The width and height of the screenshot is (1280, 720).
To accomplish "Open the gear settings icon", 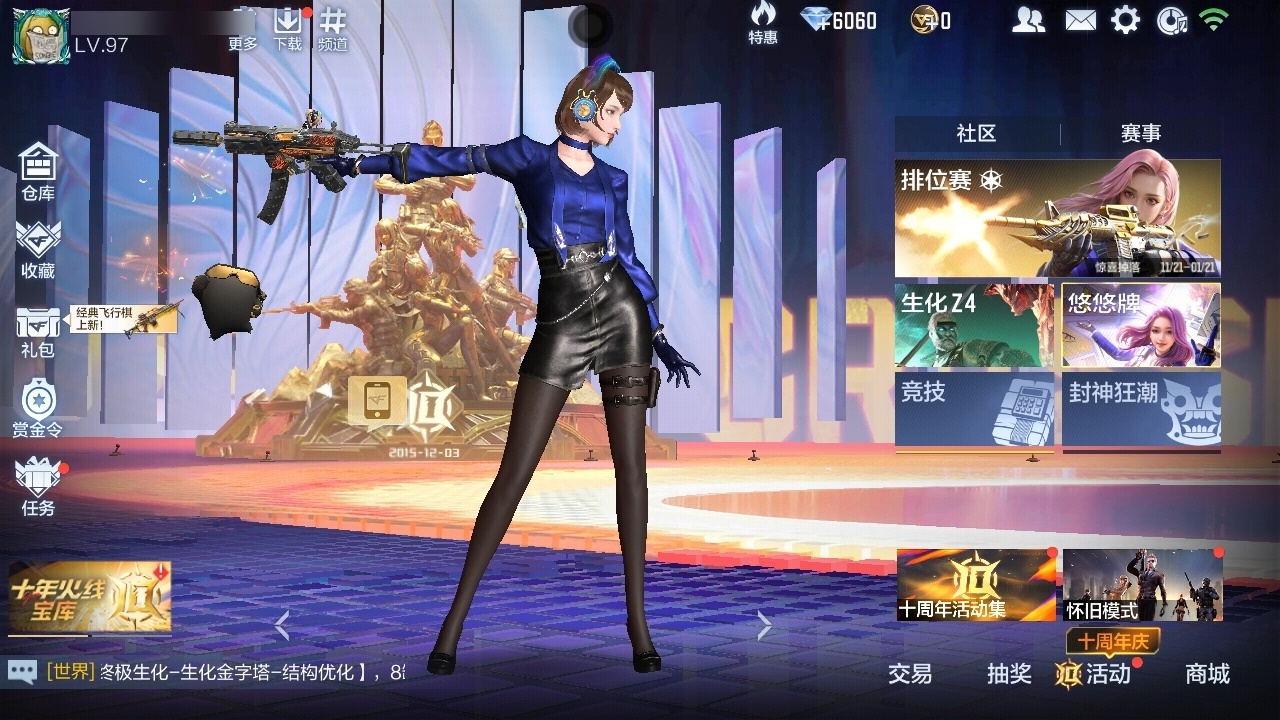I will tap(1125, 20).
